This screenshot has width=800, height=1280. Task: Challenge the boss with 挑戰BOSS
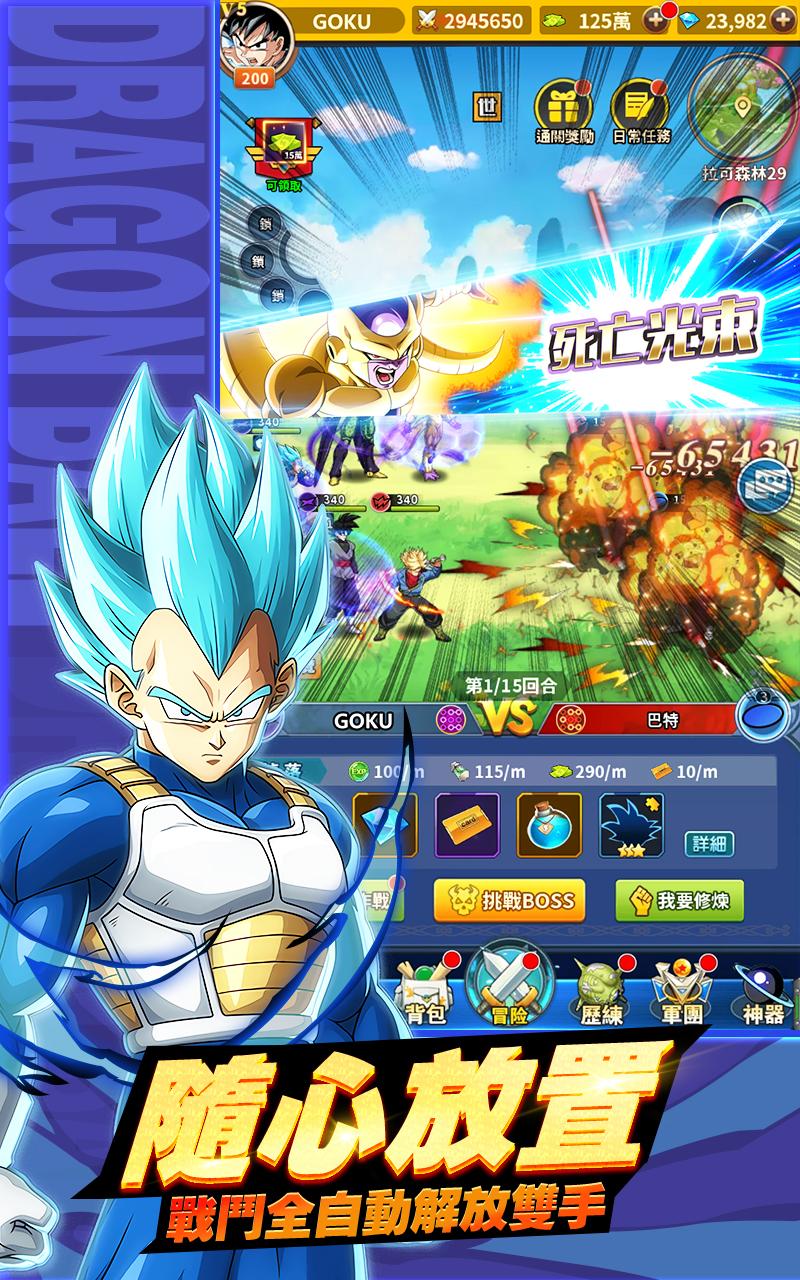(x=509, y=901)
